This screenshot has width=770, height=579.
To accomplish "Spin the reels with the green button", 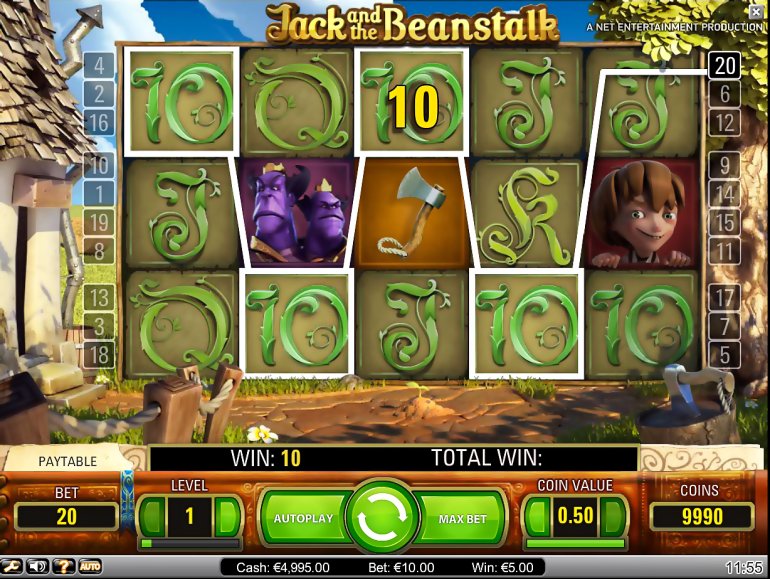I will pyautogui.click(x=385, y=518).
